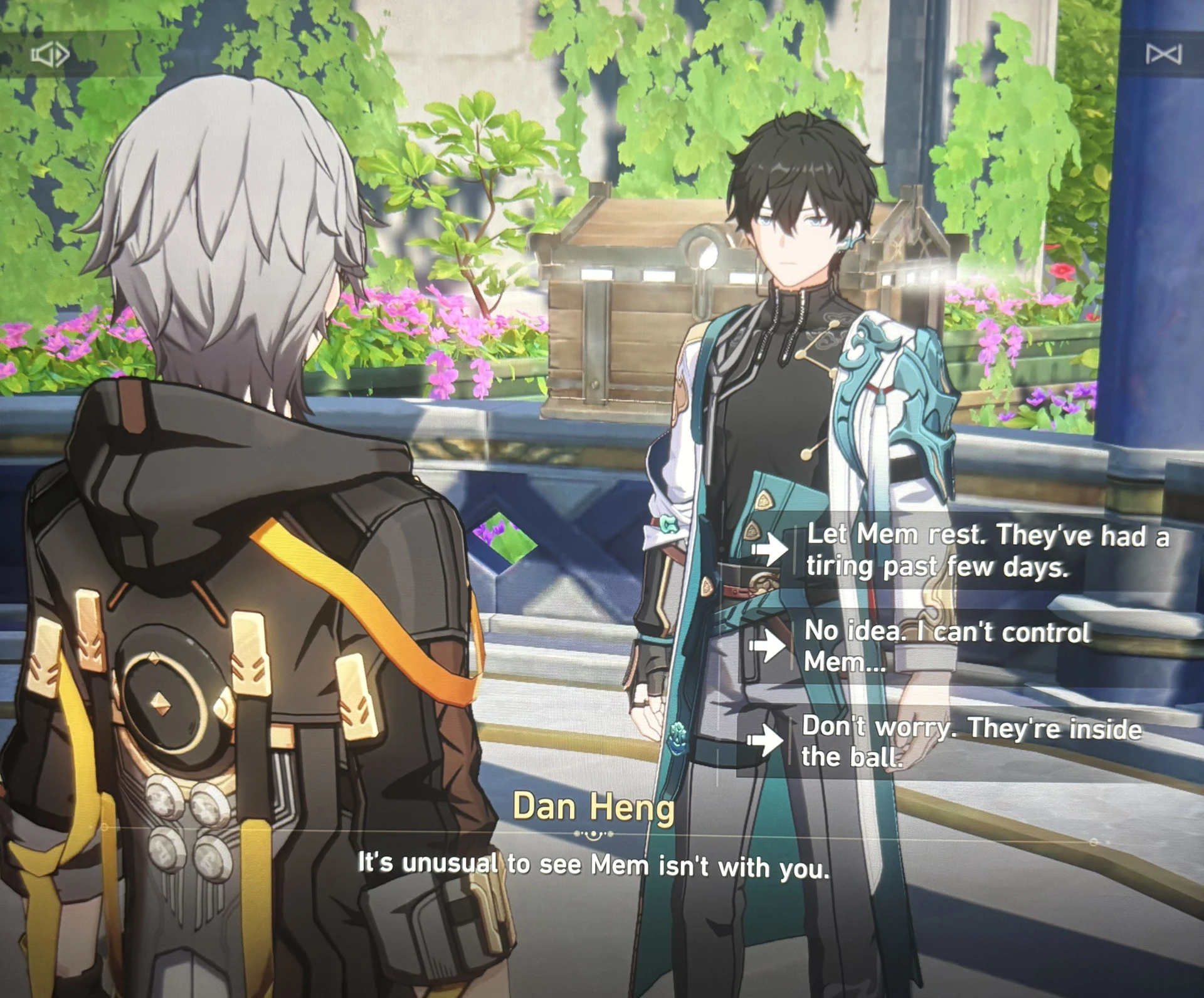Click the speaker icon to replay the voice line
The image size is (1204, 998).
(50, 54)
